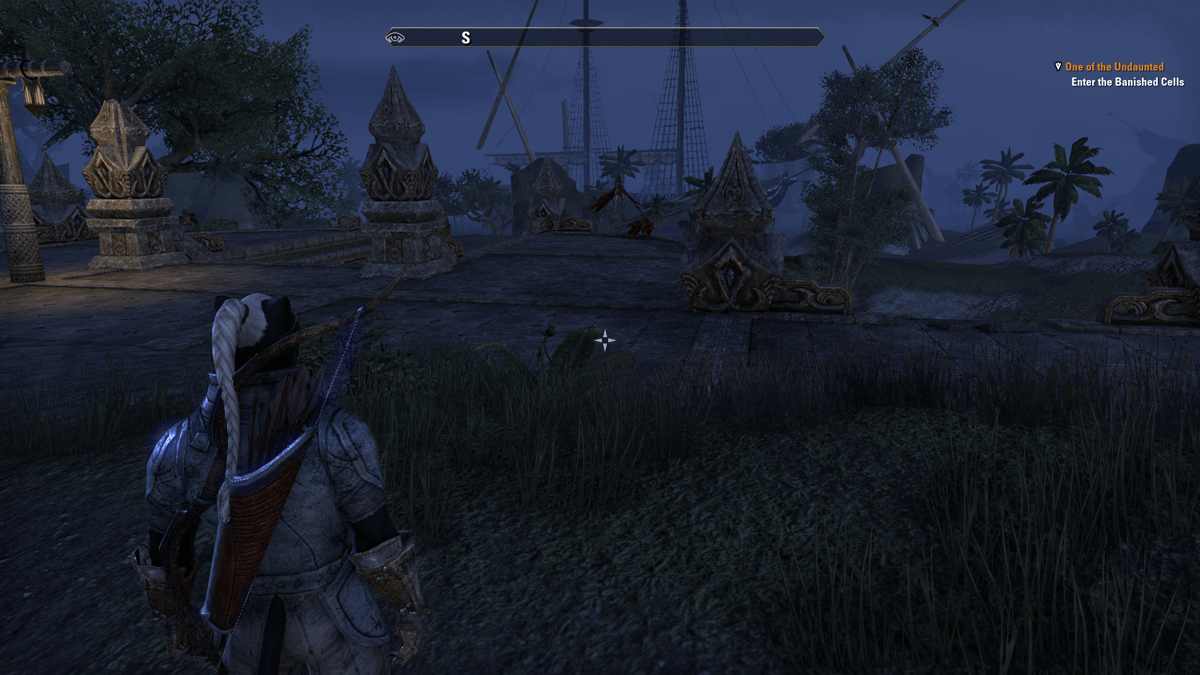Select the "One of the Undaunted" quest title
The height and width of the screenshot is (675, 1200).
pyautogui.click(x=1114, y=67)
